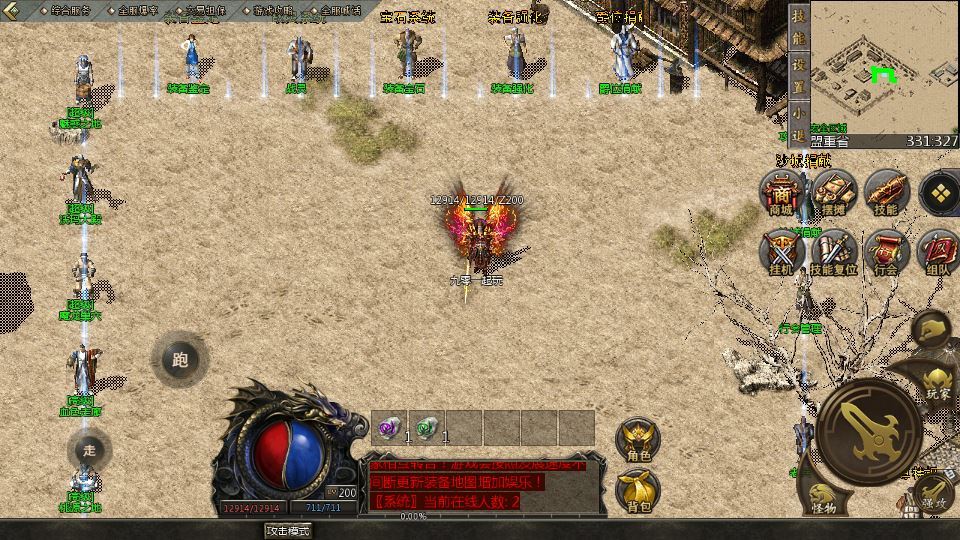The height and width of the screenshot is (540, 960).
Task: Tap the 走 walk button
Action: [89, 450]
